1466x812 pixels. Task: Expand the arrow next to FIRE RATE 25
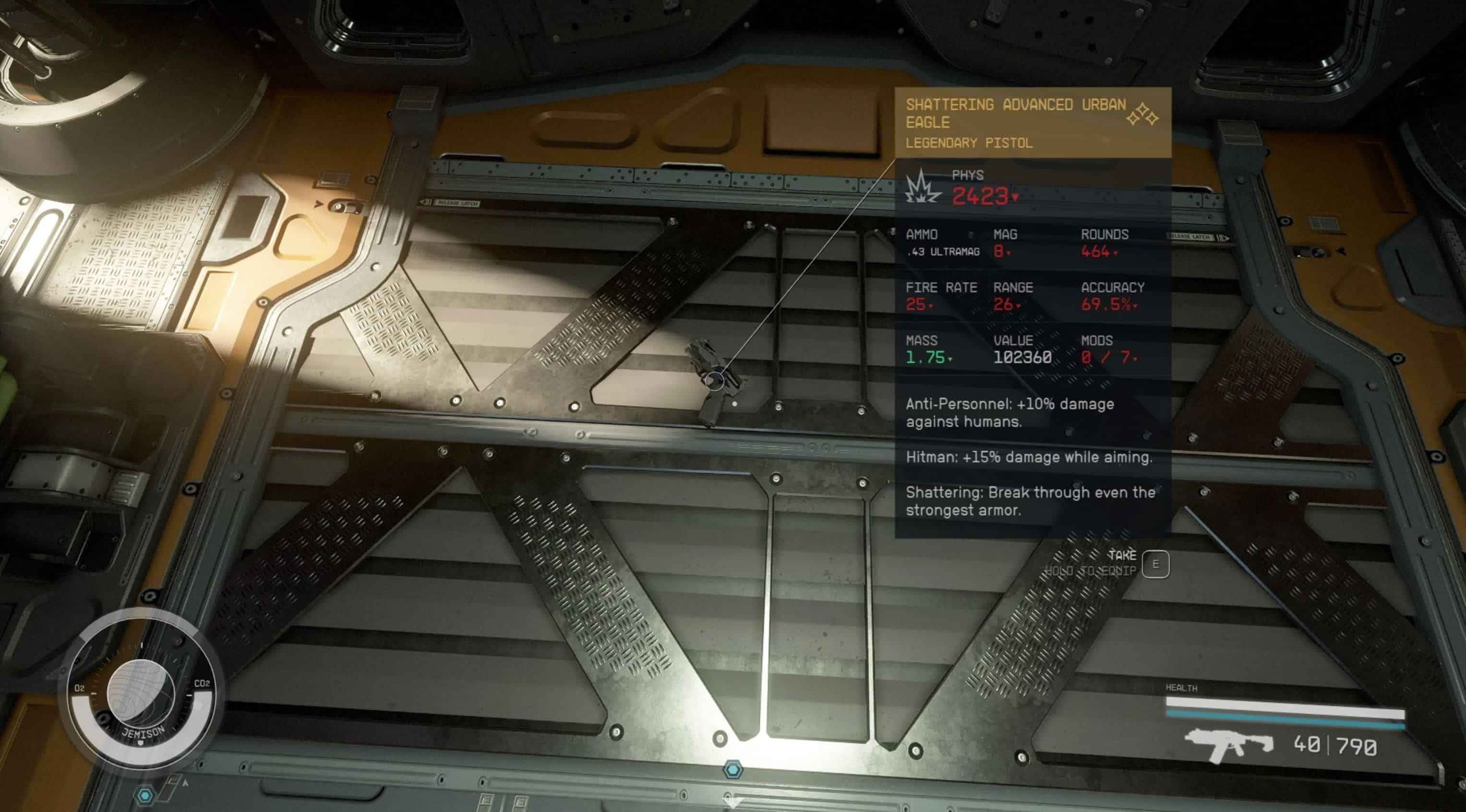click(932, 307)
